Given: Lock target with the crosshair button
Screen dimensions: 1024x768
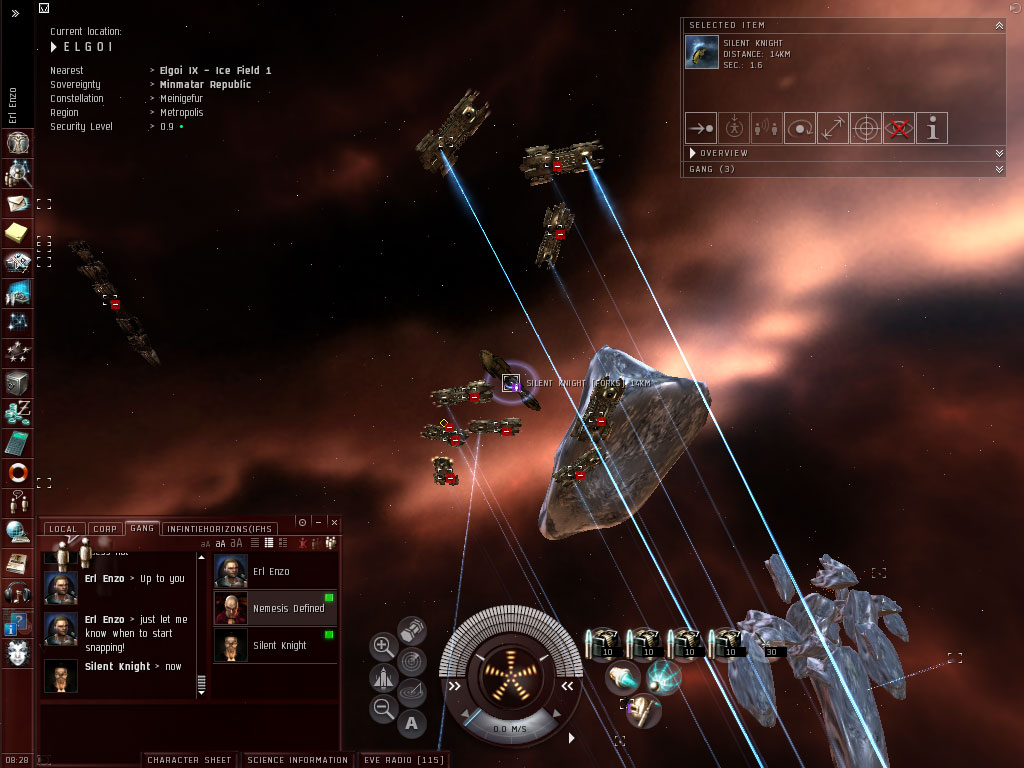Looking at the screenshot, I should pyautogui.click(x=866, y=128).
